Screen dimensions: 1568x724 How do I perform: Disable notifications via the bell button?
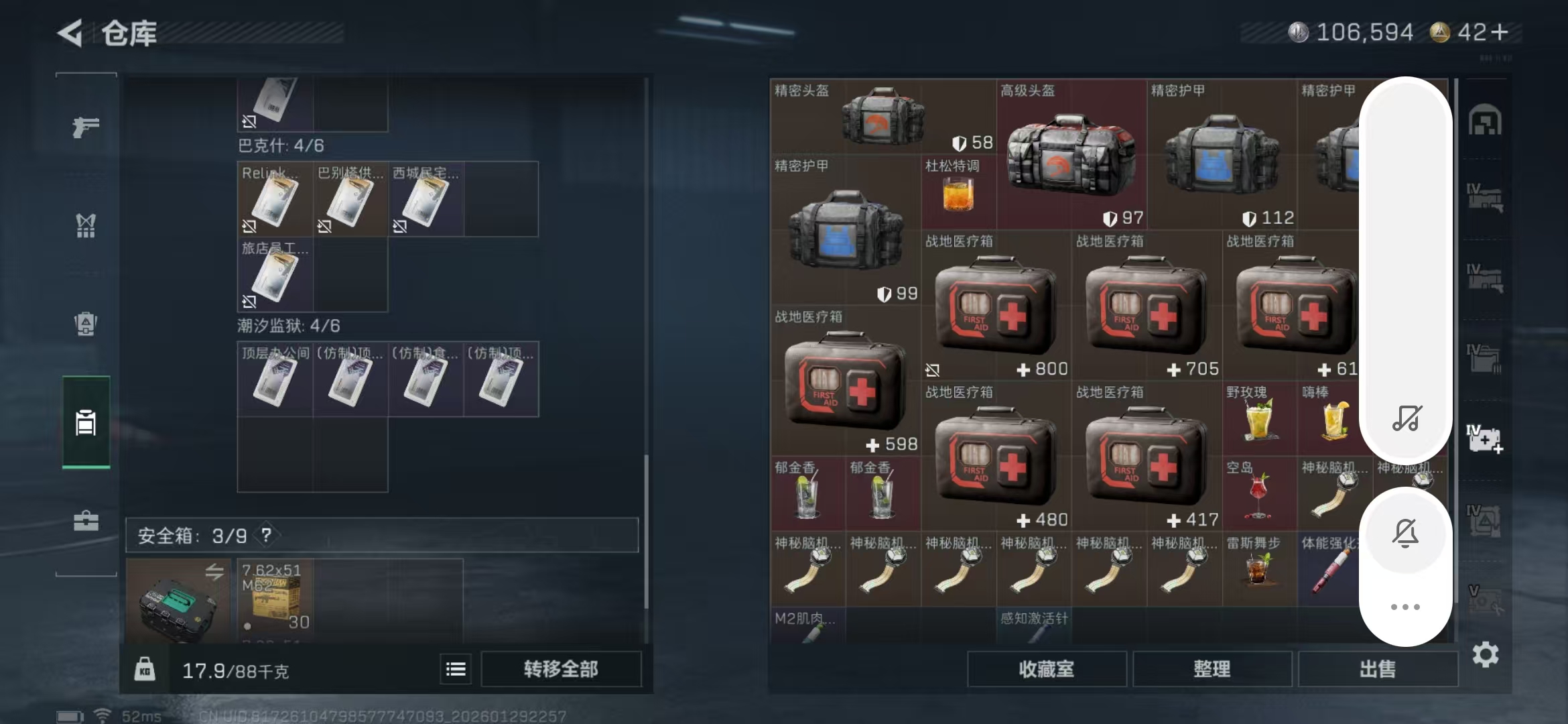(1406, 532)
